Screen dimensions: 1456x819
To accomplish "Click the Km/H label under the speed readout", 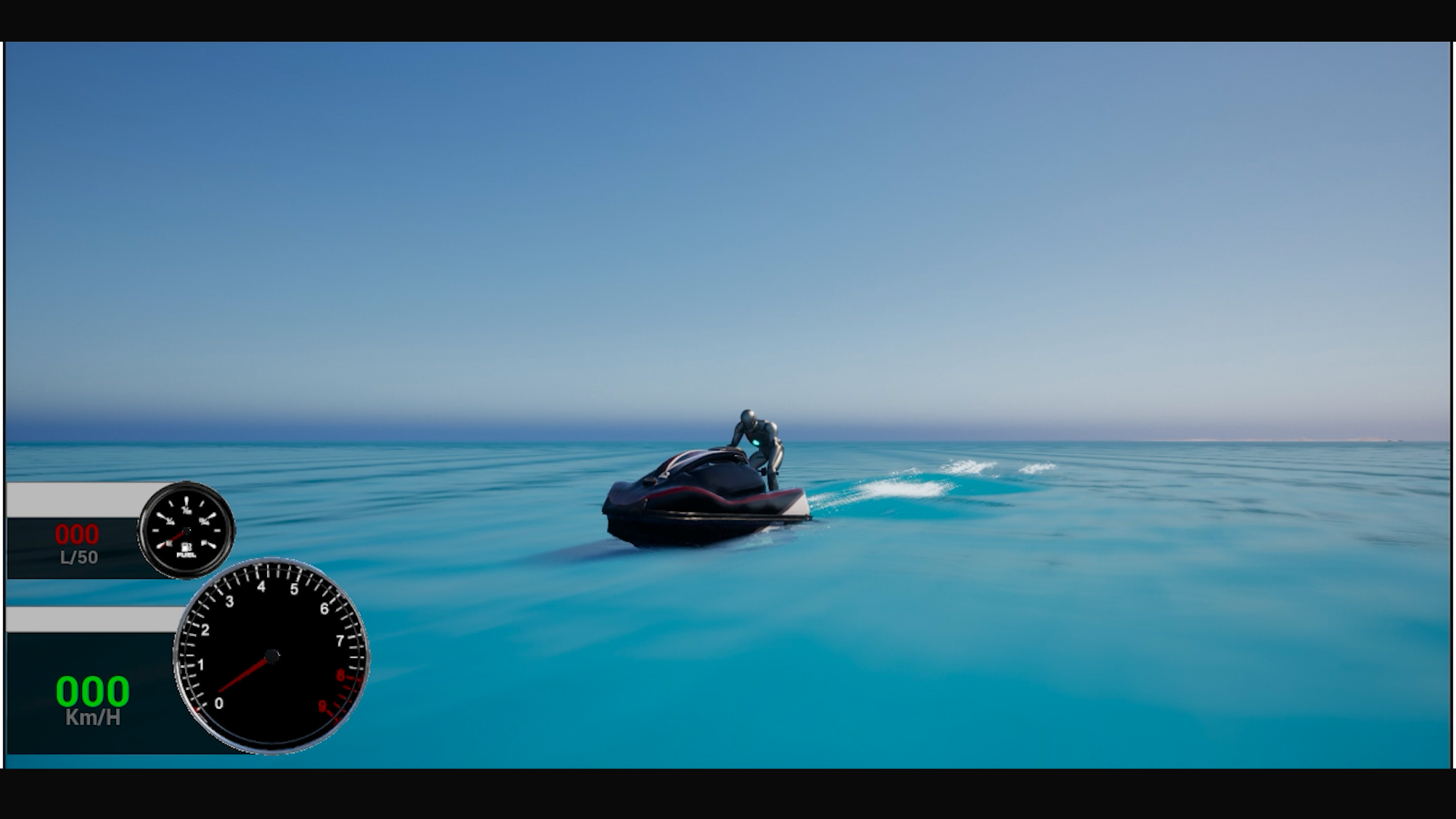I will point(92,714).
